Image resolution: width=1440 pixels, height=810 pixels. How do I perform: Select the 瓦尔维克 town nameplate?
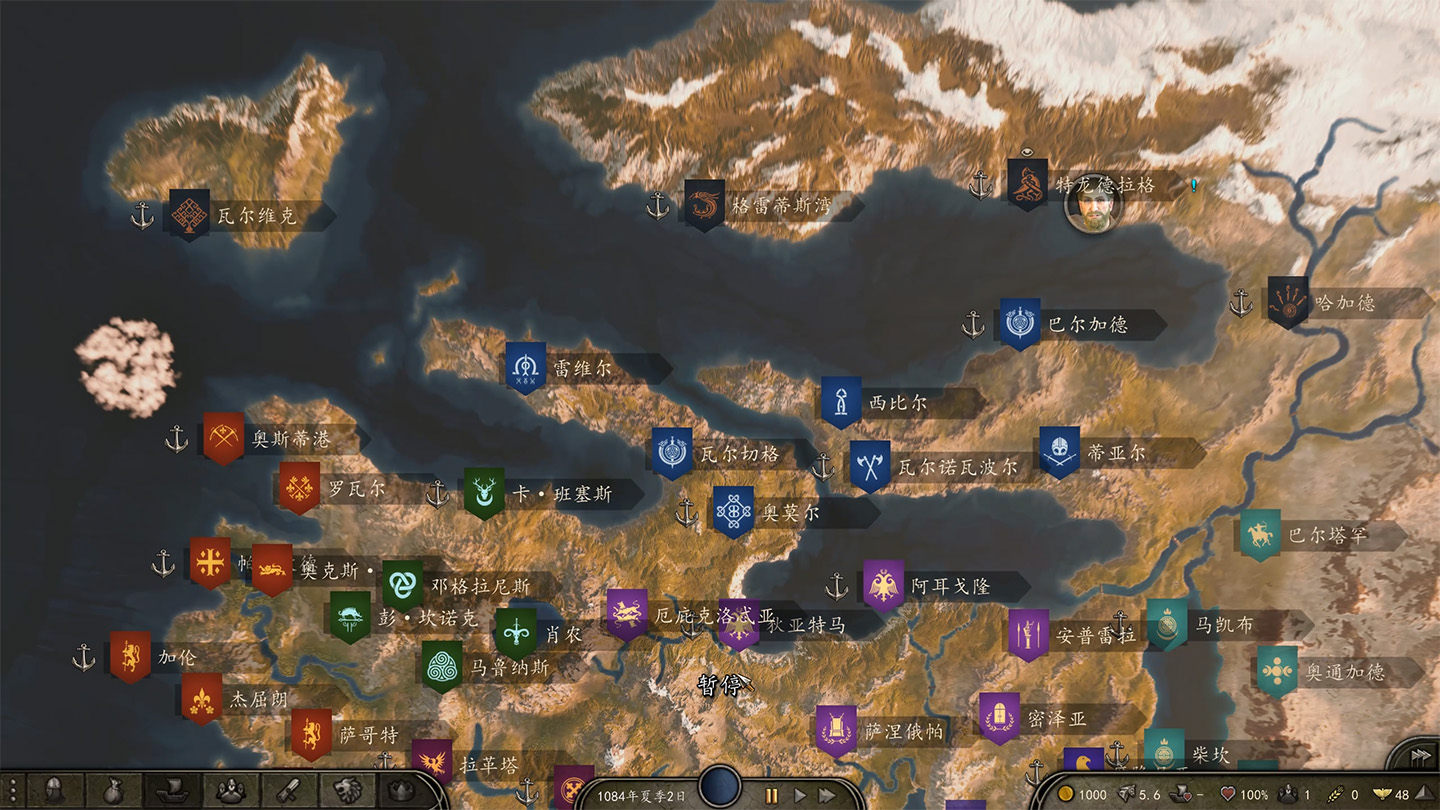[x=257, y=216]
